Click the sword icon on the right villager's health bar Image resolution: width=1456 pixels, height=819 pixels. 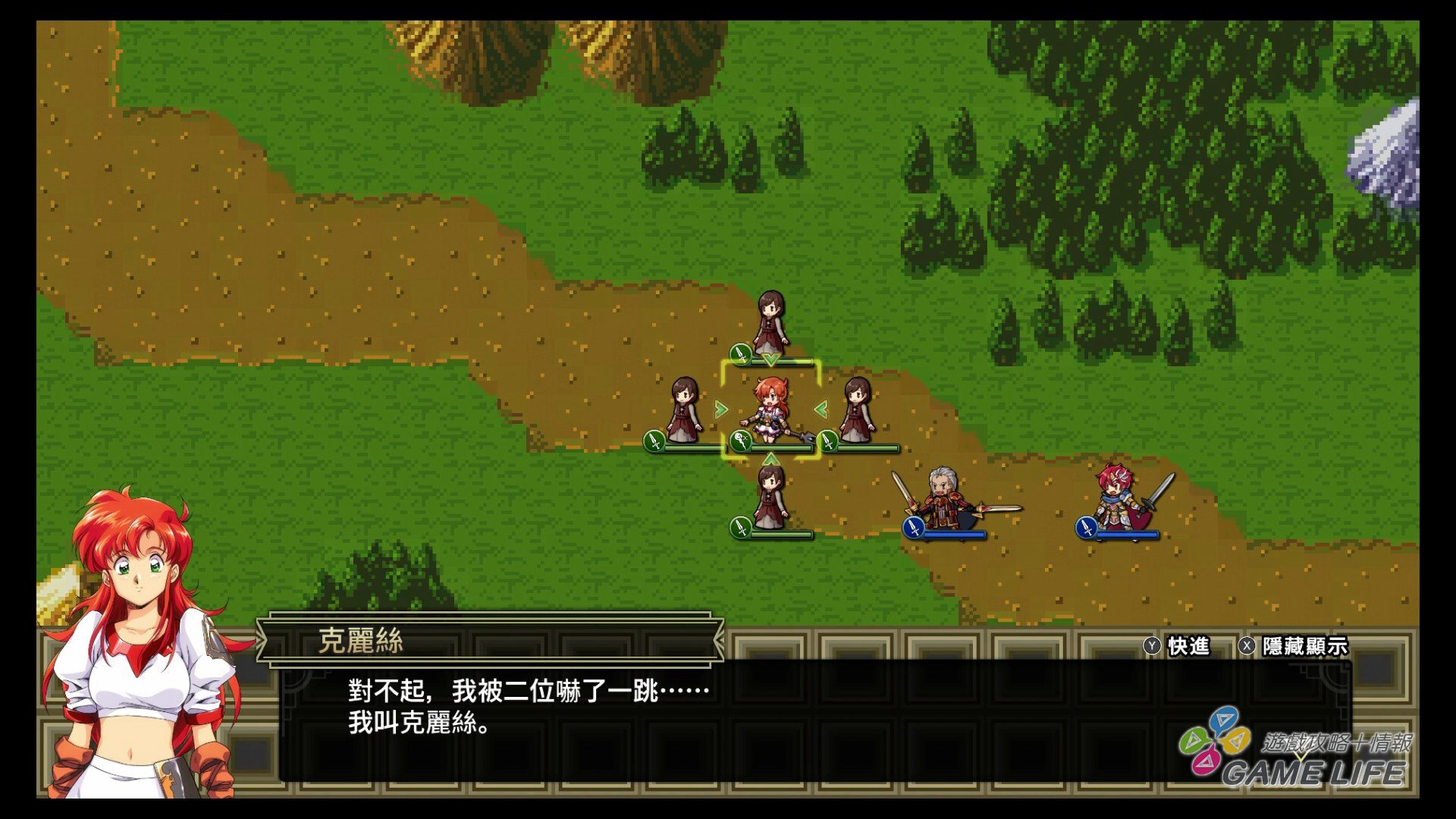(827, 442)
